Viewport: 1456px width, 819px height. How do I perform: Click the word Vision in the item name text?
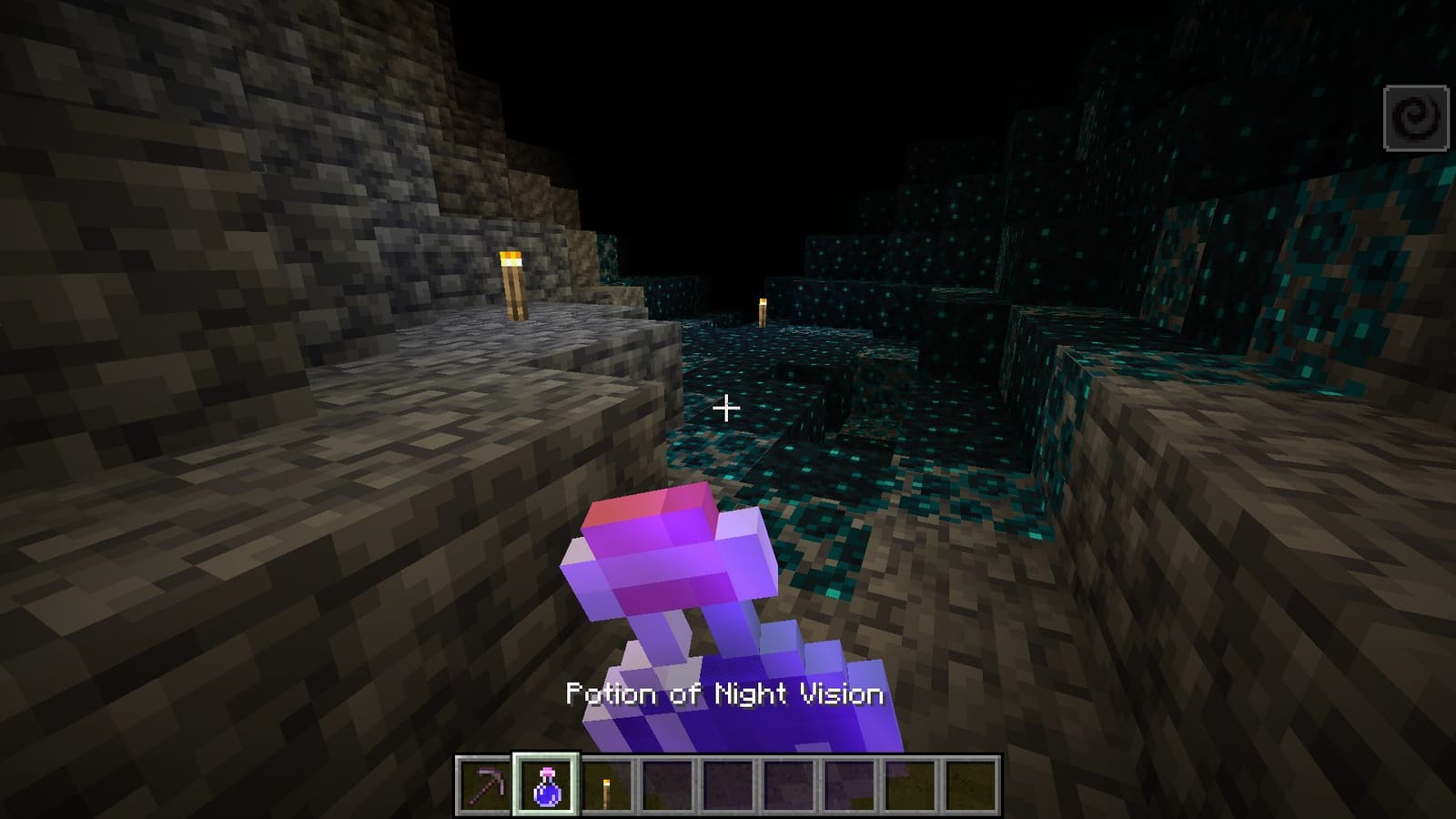tap(842, 693)
